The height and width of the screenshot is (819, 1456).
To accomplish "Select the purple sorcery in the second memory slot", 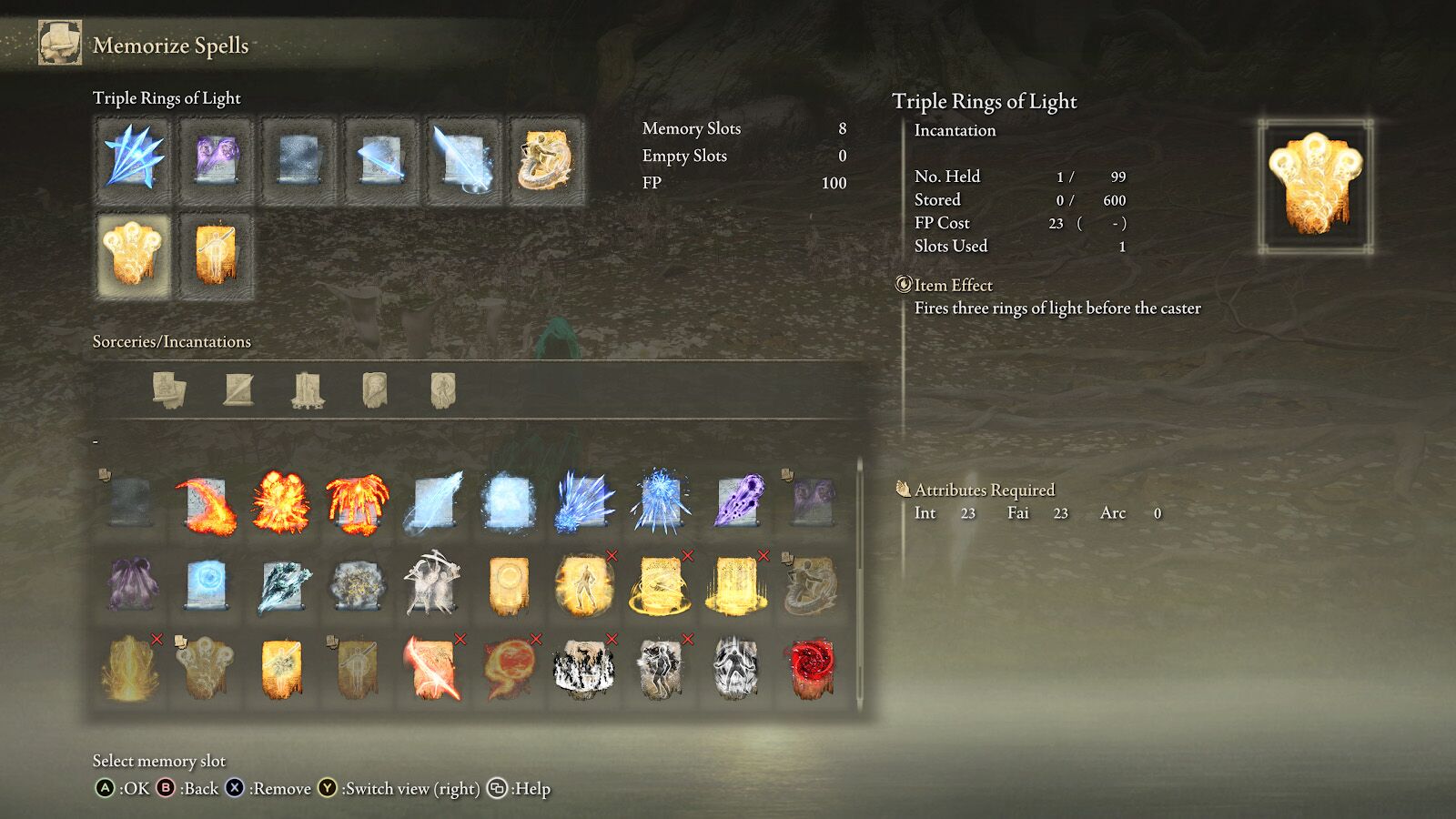I will click(x=218, y=159).
